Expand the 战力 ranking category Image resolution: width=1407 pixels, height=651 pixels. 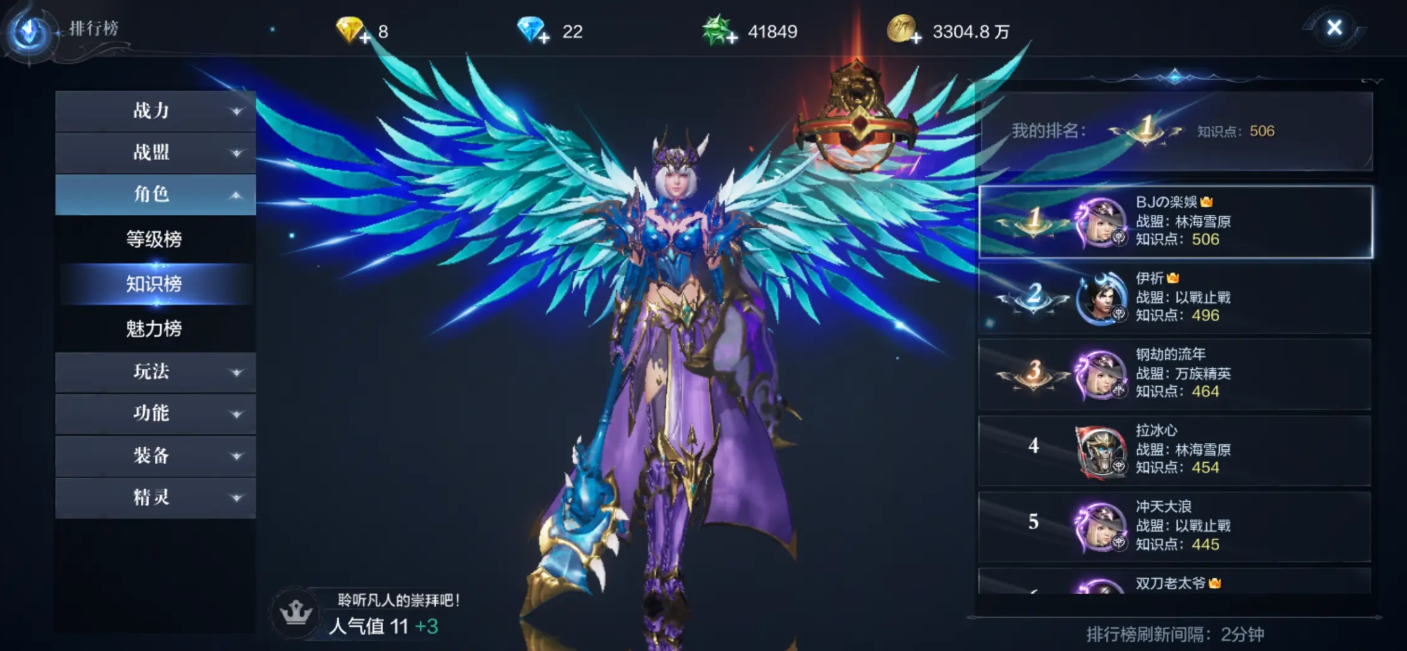(x=155, y=111)
